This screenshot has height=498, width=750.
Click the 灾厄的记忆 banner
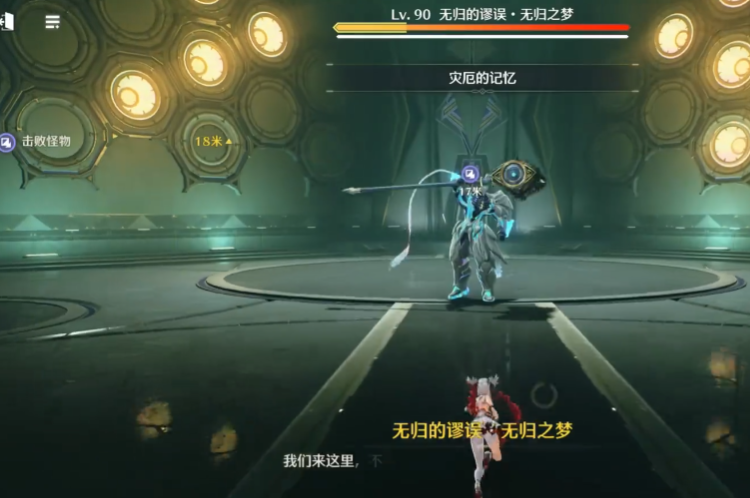tap(482, 78)
